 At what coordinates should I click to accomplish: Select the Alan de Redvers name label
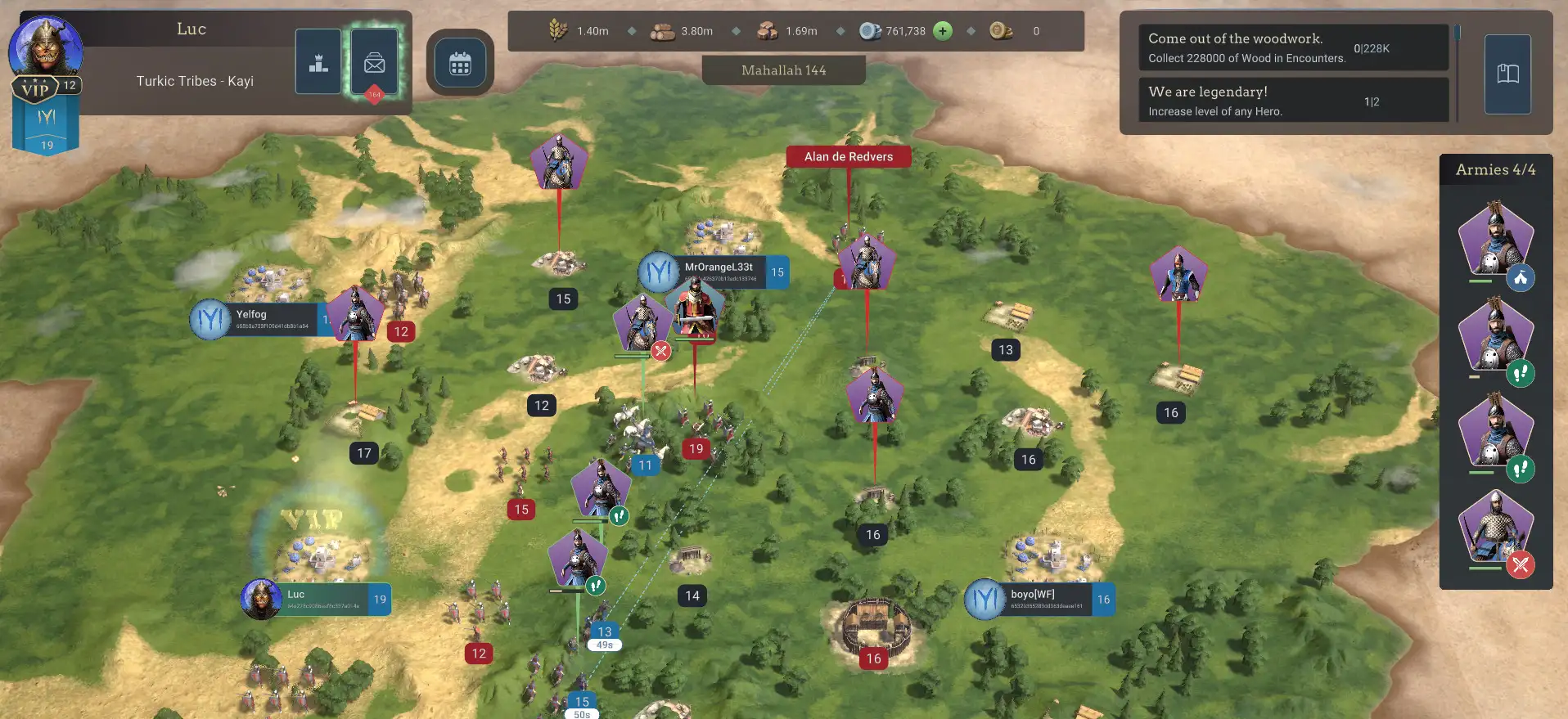(x=848, y=156)
